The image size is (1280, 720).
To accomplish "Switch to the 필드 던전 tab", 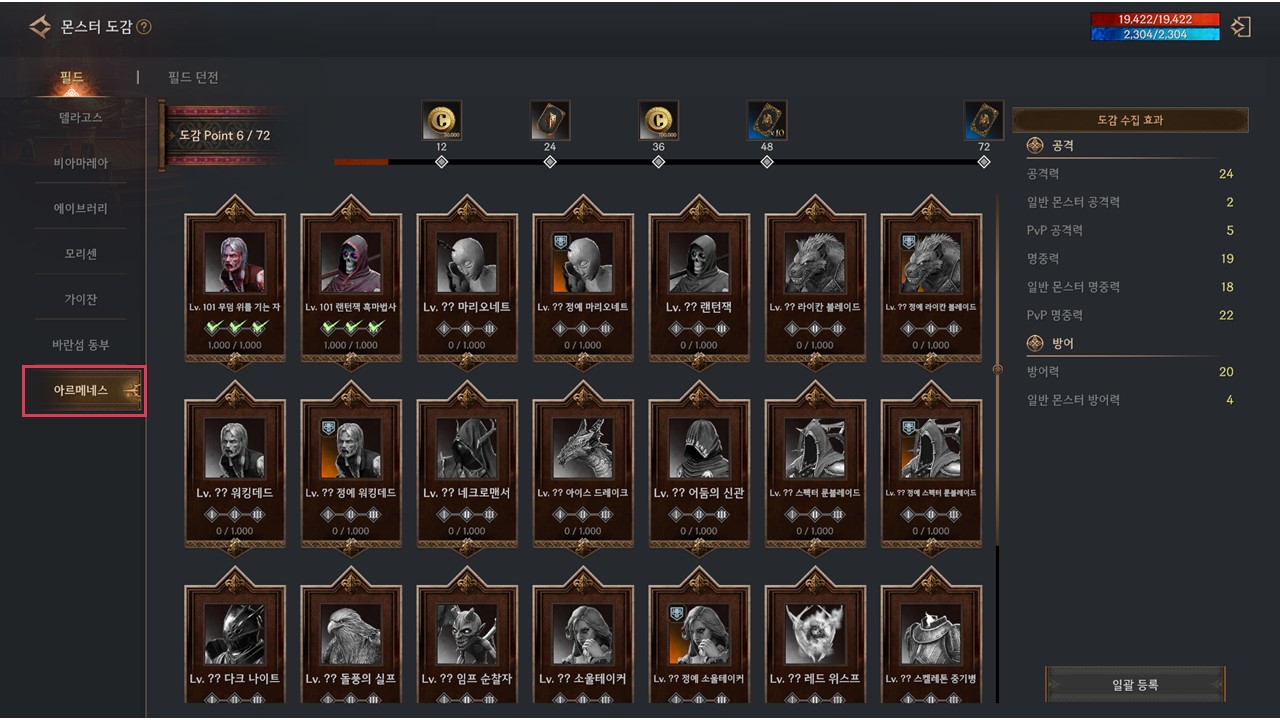I will [194, 78].
